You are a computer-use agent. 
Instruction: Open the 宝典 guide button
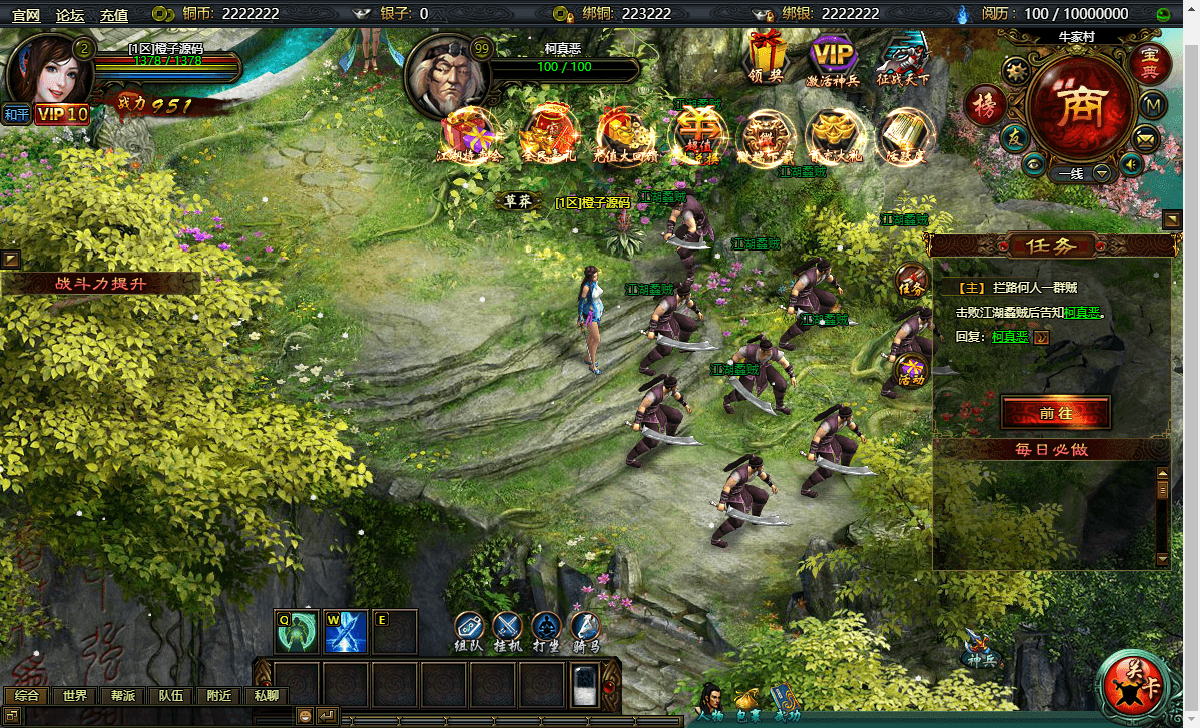[x=1150, y=63]
